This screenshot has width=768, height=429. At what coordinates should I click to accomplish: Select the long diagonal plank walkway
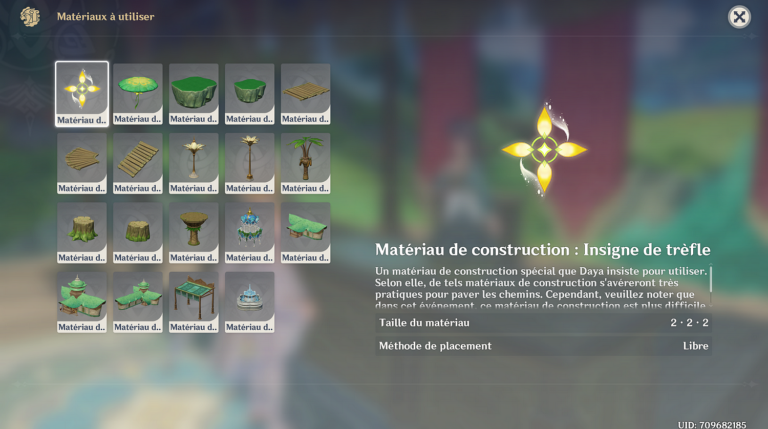(138, 163)
